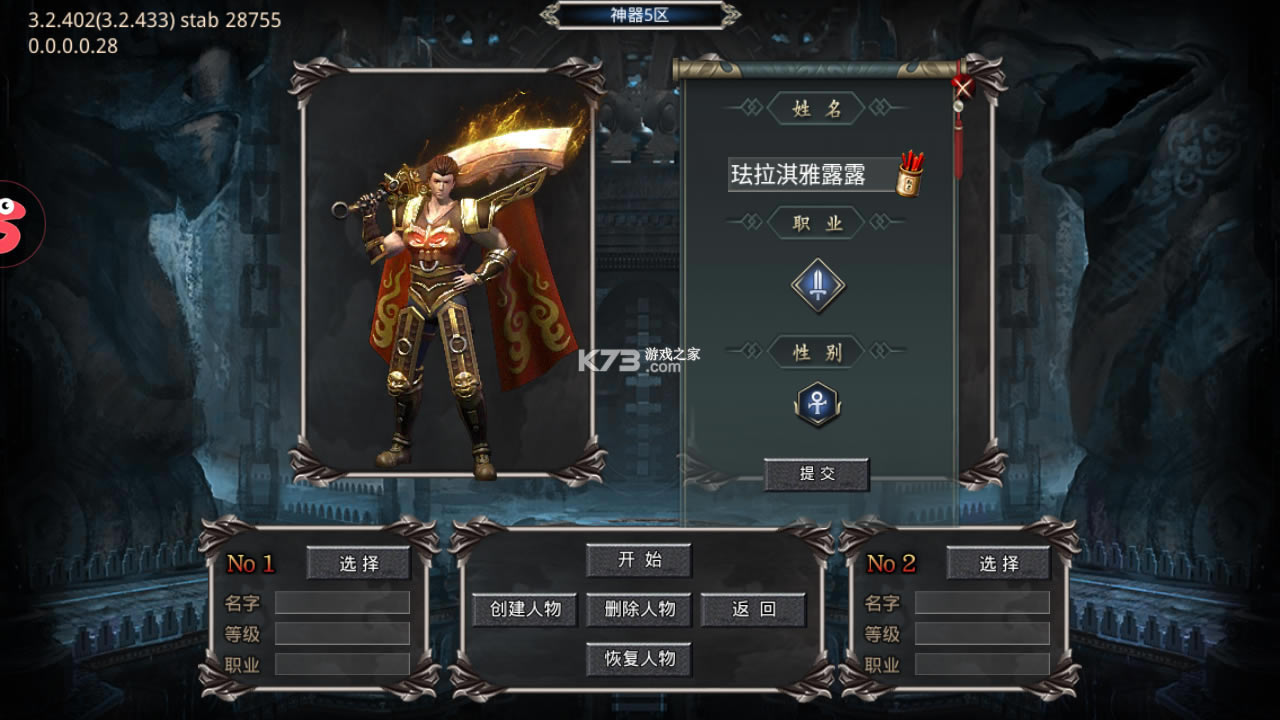
Task: Submit the character with the 提交 button
Action: point(816,474)
